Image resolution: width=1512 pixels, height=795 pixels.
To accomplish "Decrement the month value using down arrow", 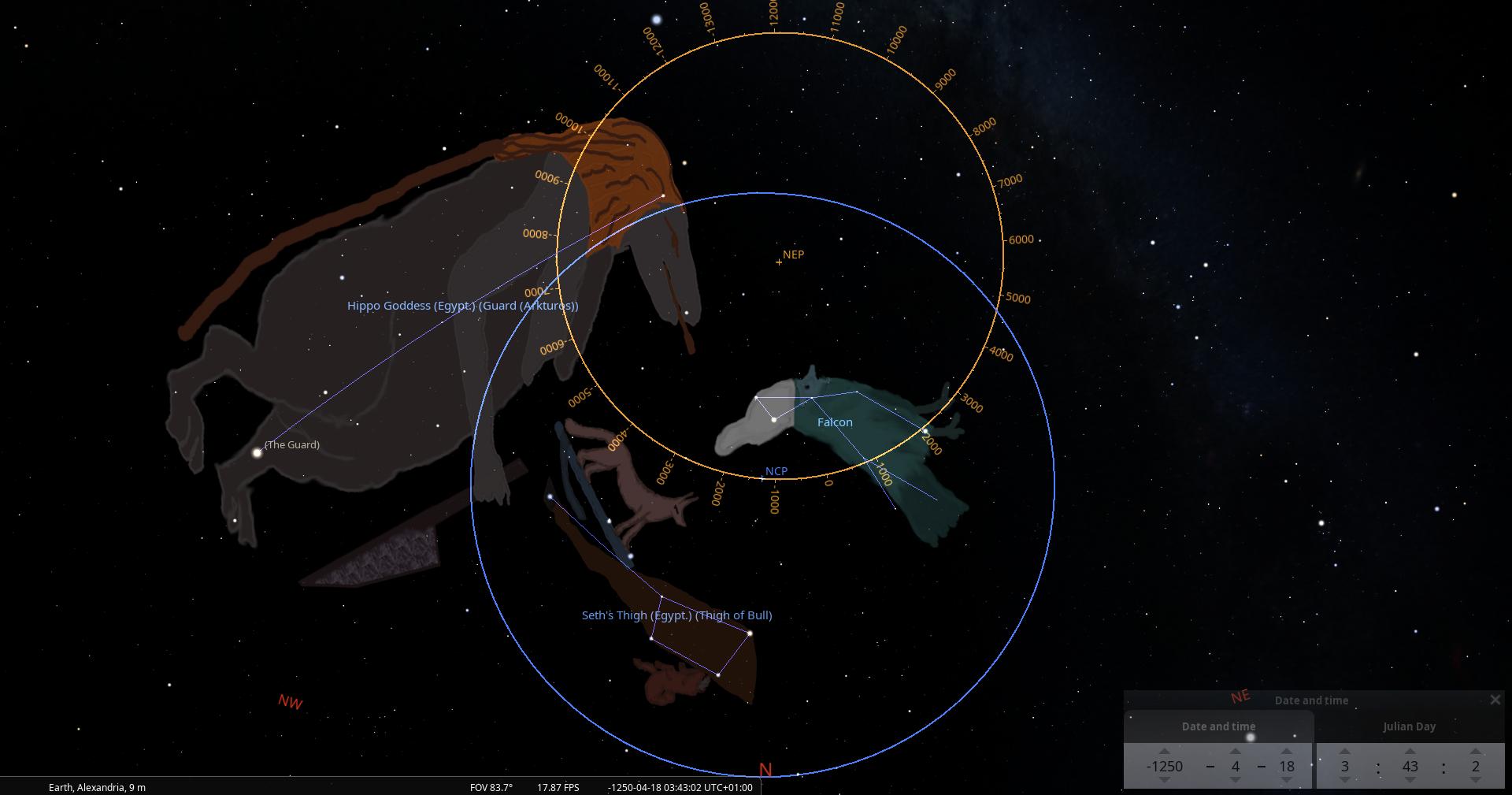I will (x=1235, y=780).
